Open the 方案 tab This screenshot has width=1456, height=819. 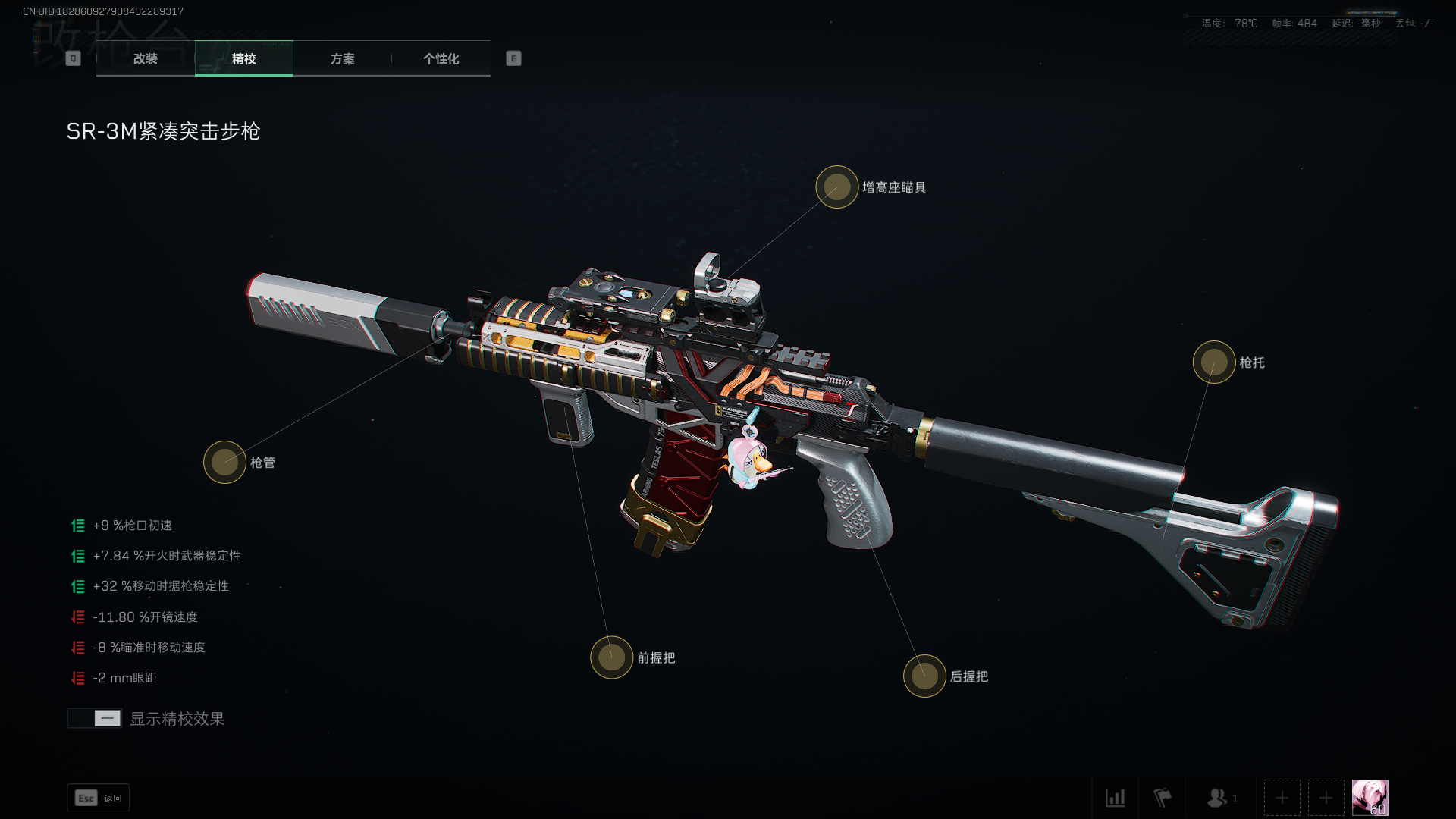343,58
